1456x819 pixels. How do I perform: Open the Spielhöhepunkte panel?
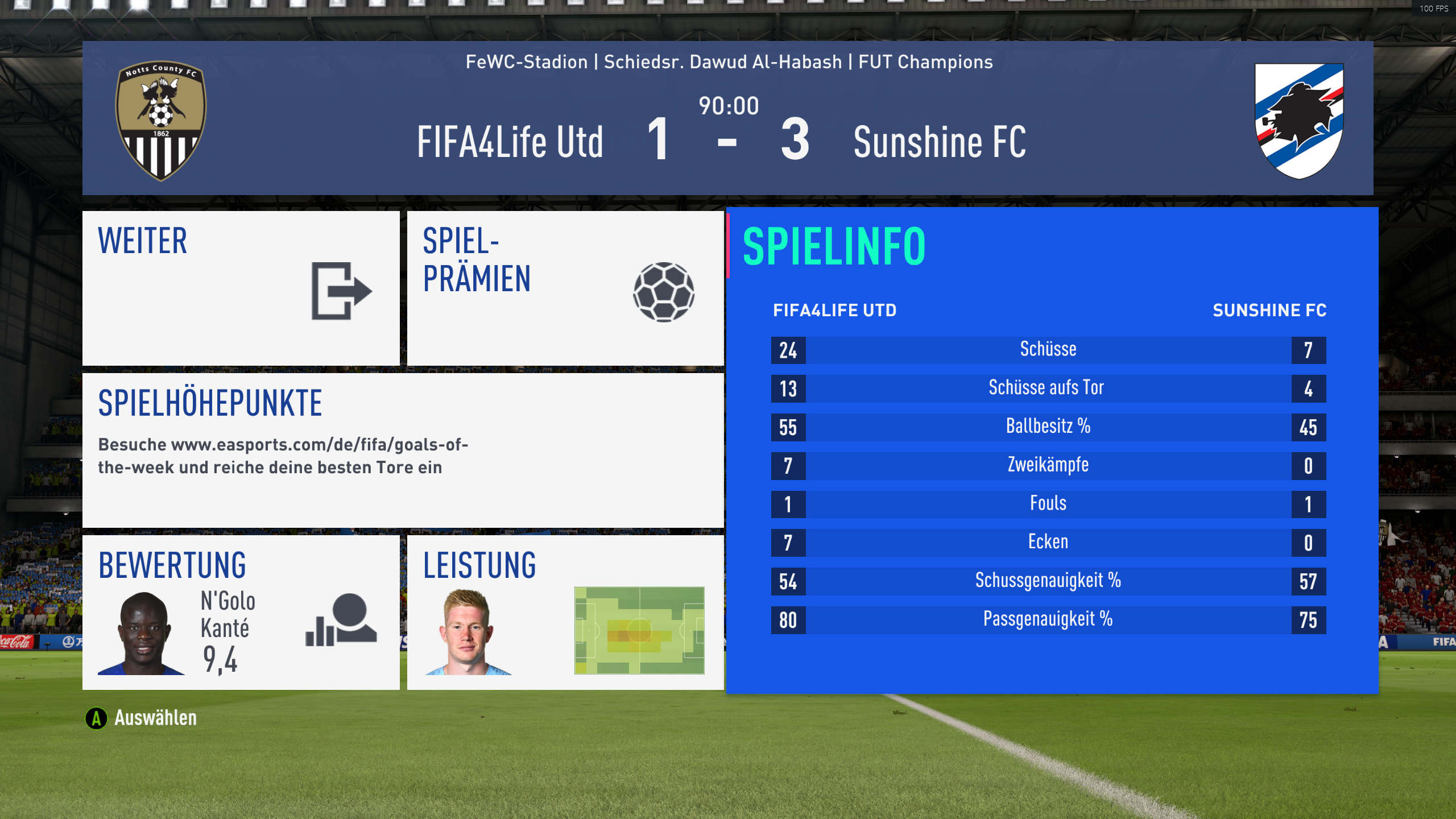403,449
